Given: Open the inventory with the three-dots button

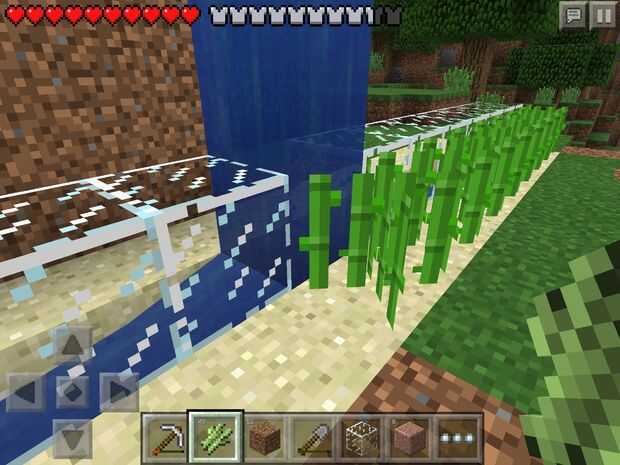Looking at the screenshot, I should coord(459,438).
